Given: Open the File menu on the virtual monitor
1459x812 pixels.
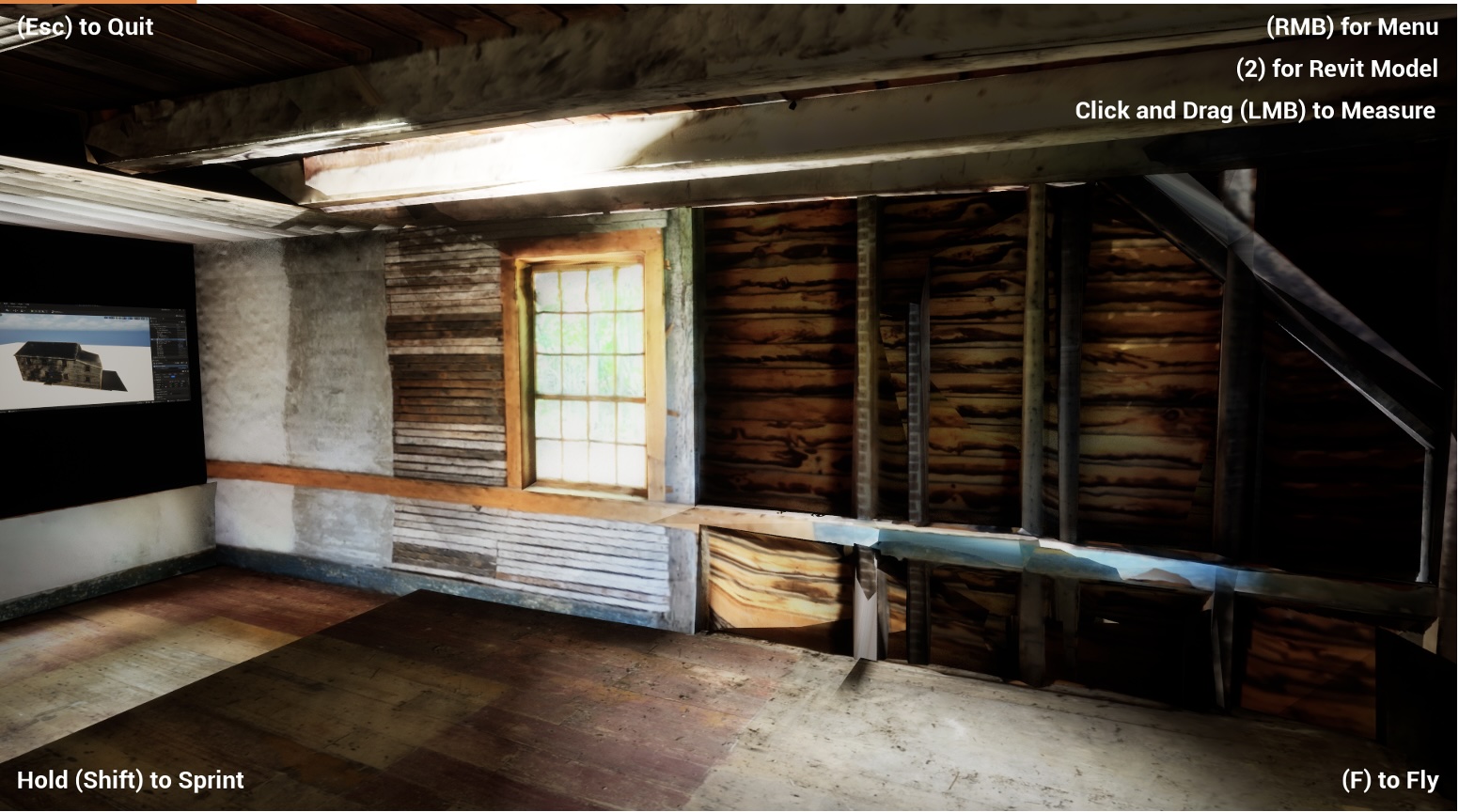Looking at the screenshot, I should pos(6,303).
